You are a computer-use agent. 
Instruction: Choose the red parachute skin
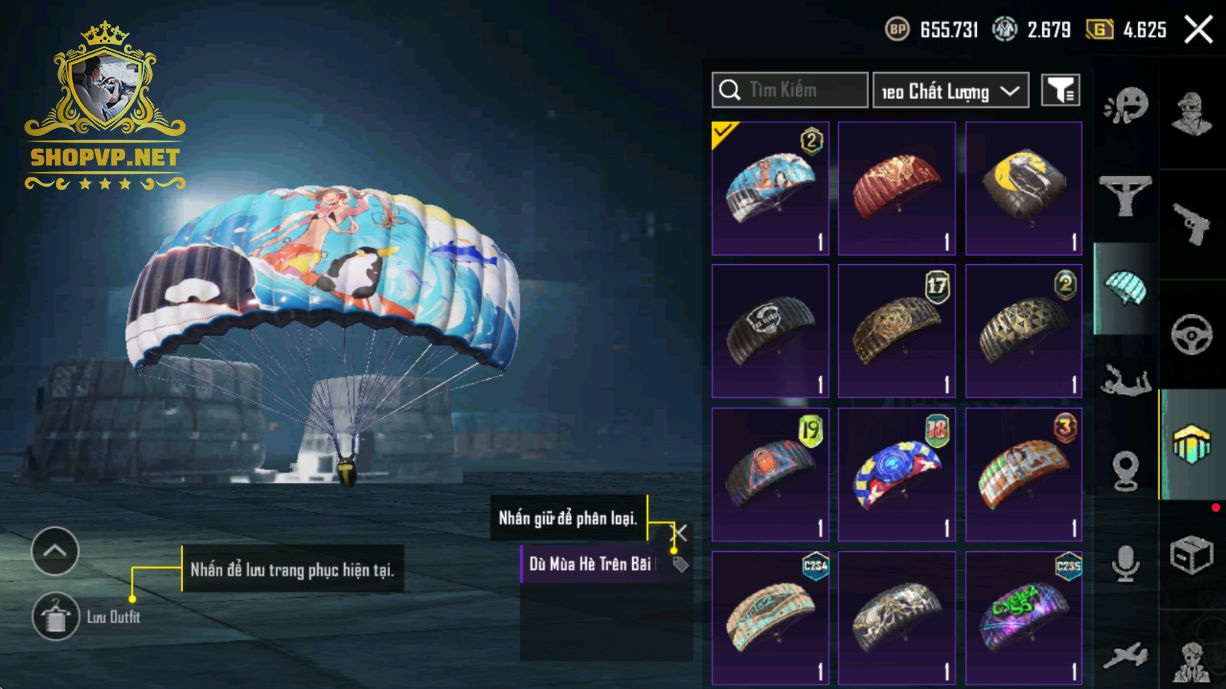[897, 188]
